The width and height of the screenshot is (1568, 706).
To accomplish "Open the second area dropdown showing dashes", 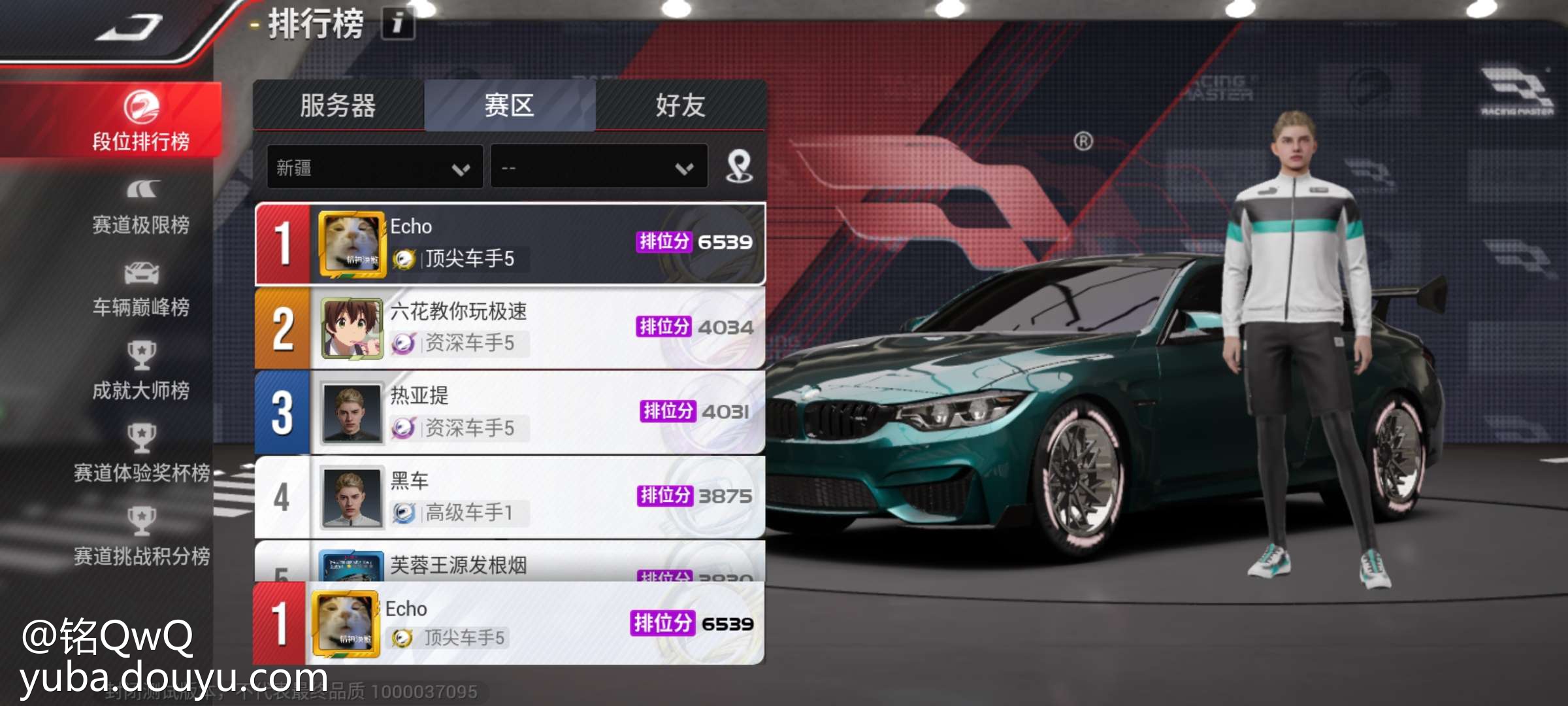I will 598,168.
